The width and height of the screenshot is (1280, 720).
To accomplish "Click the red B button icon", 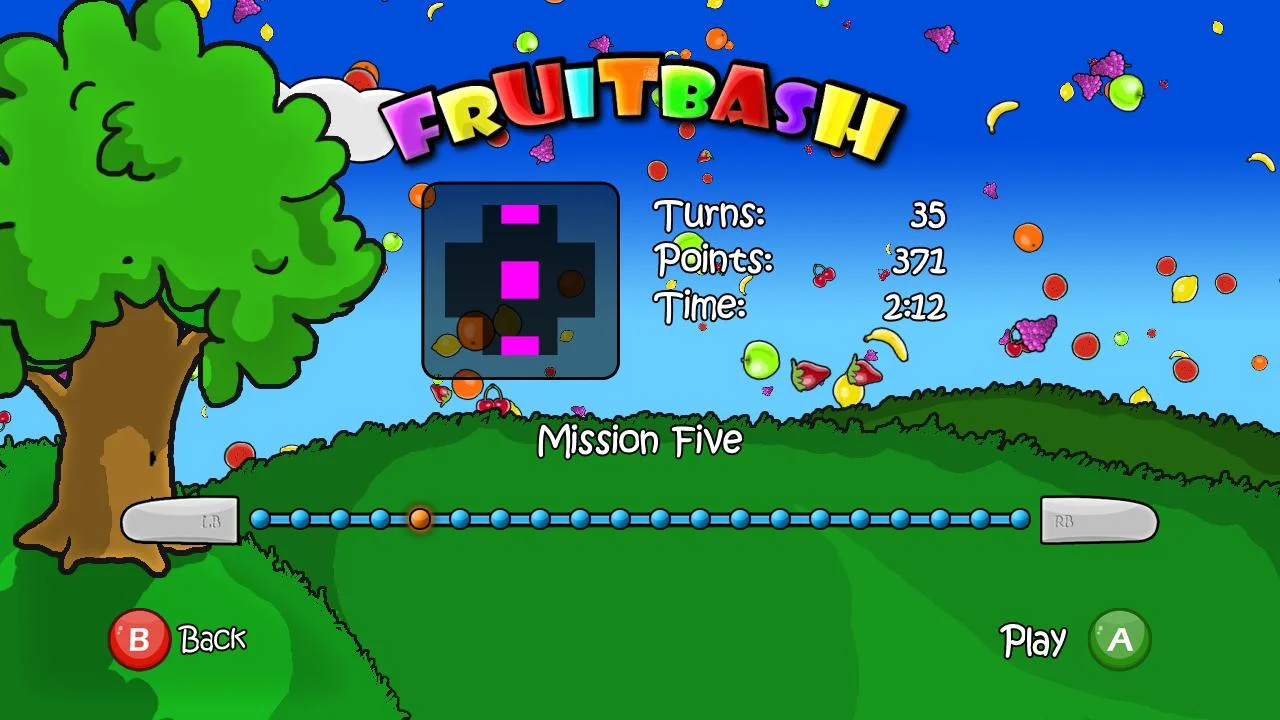I will click(x=140, y=639).
